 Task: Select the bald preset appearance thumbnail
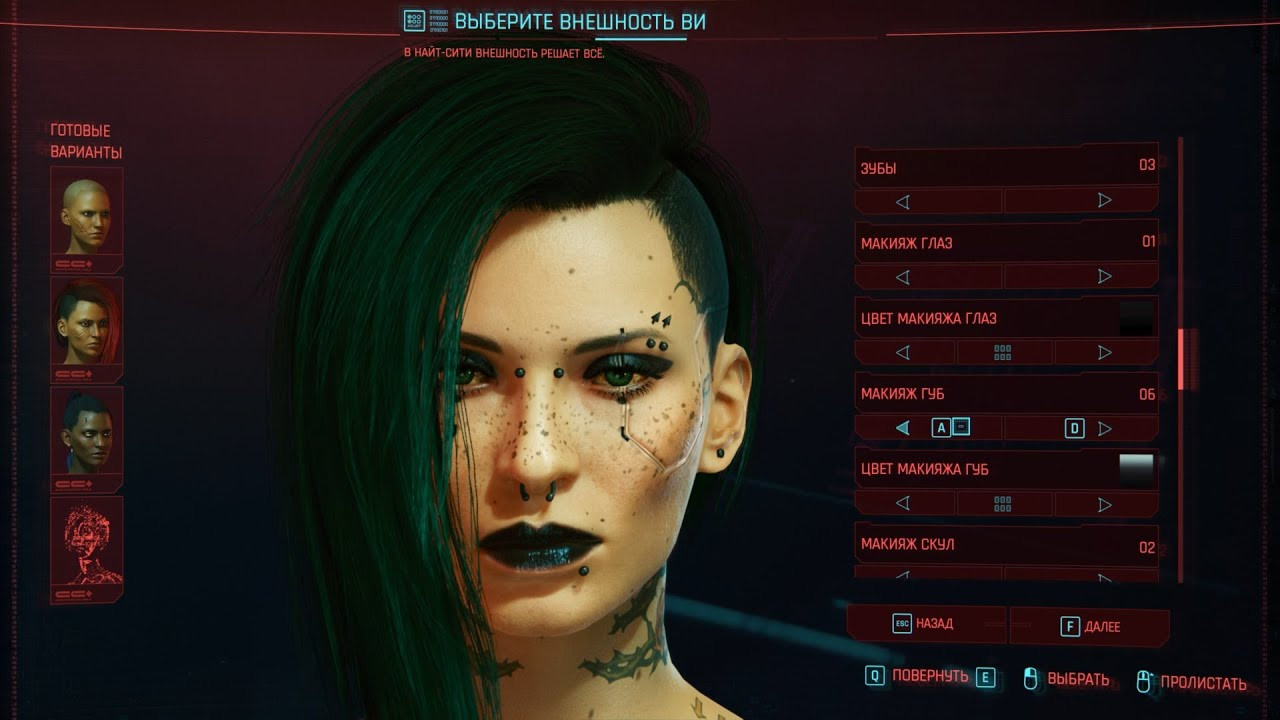tap(86, 213)
